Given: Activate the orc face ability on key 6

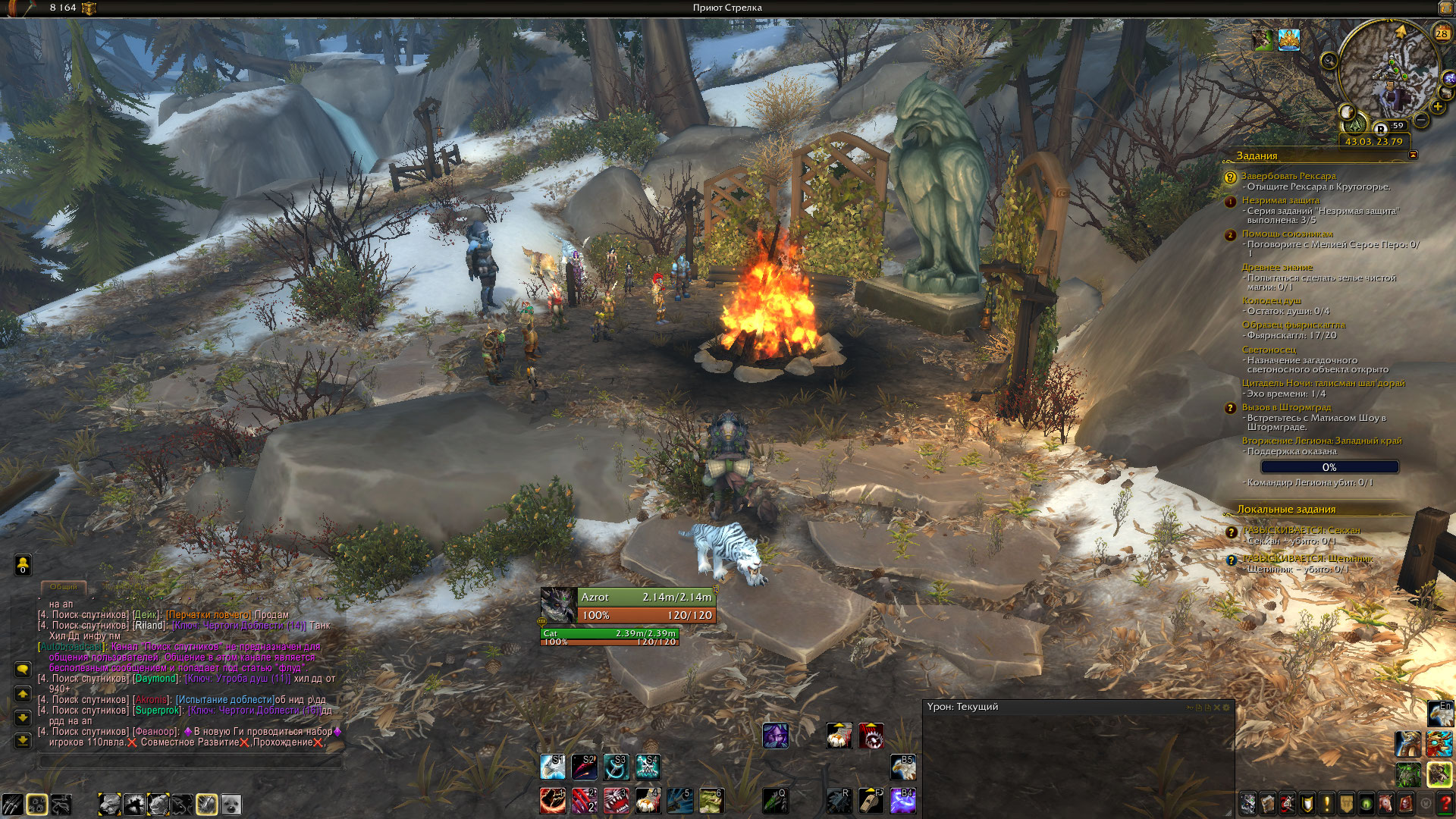Looking at the screenshot, I should 711,801.
